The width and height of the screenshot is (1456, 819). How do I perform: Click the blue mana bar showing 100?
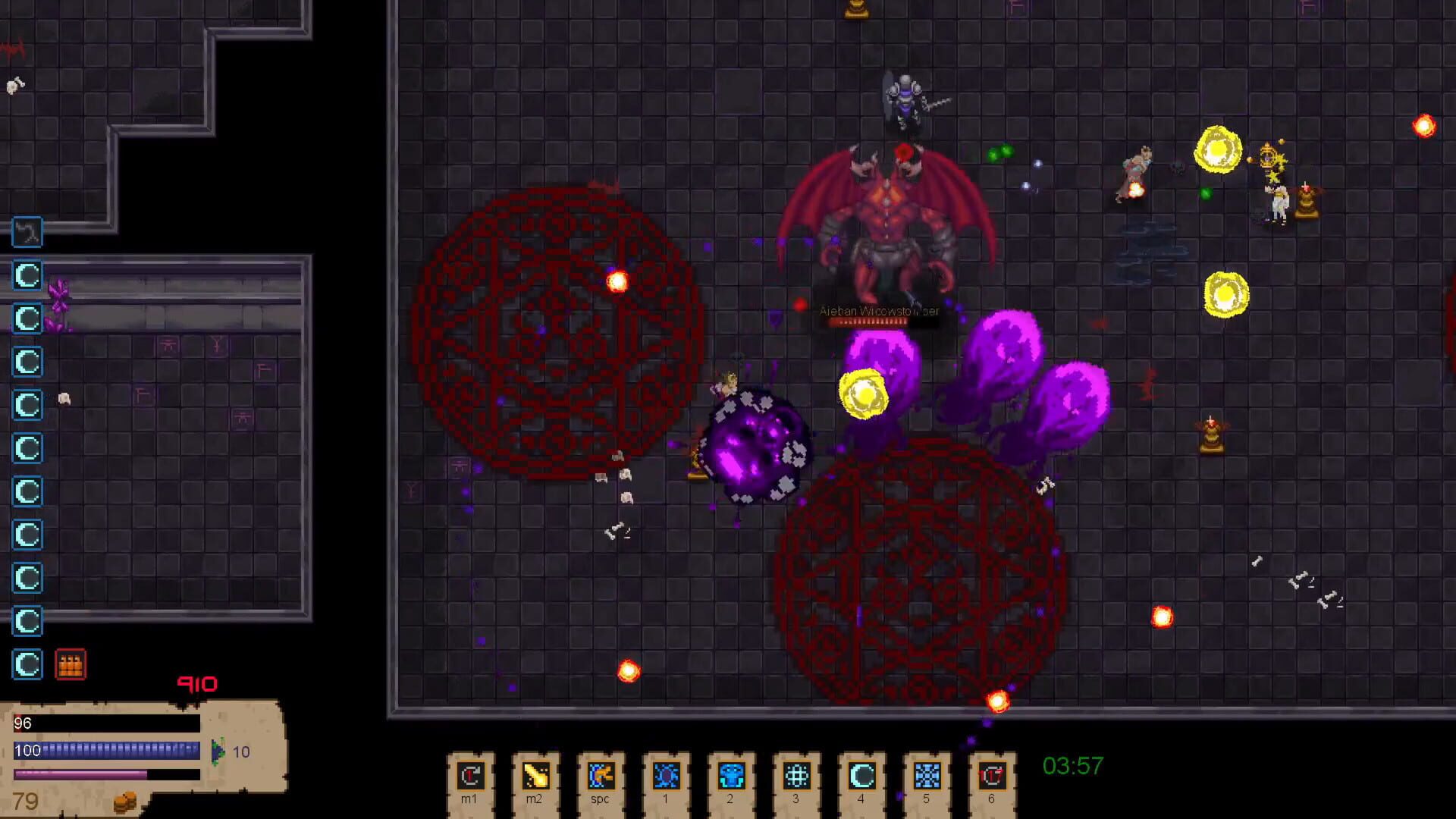106,751
